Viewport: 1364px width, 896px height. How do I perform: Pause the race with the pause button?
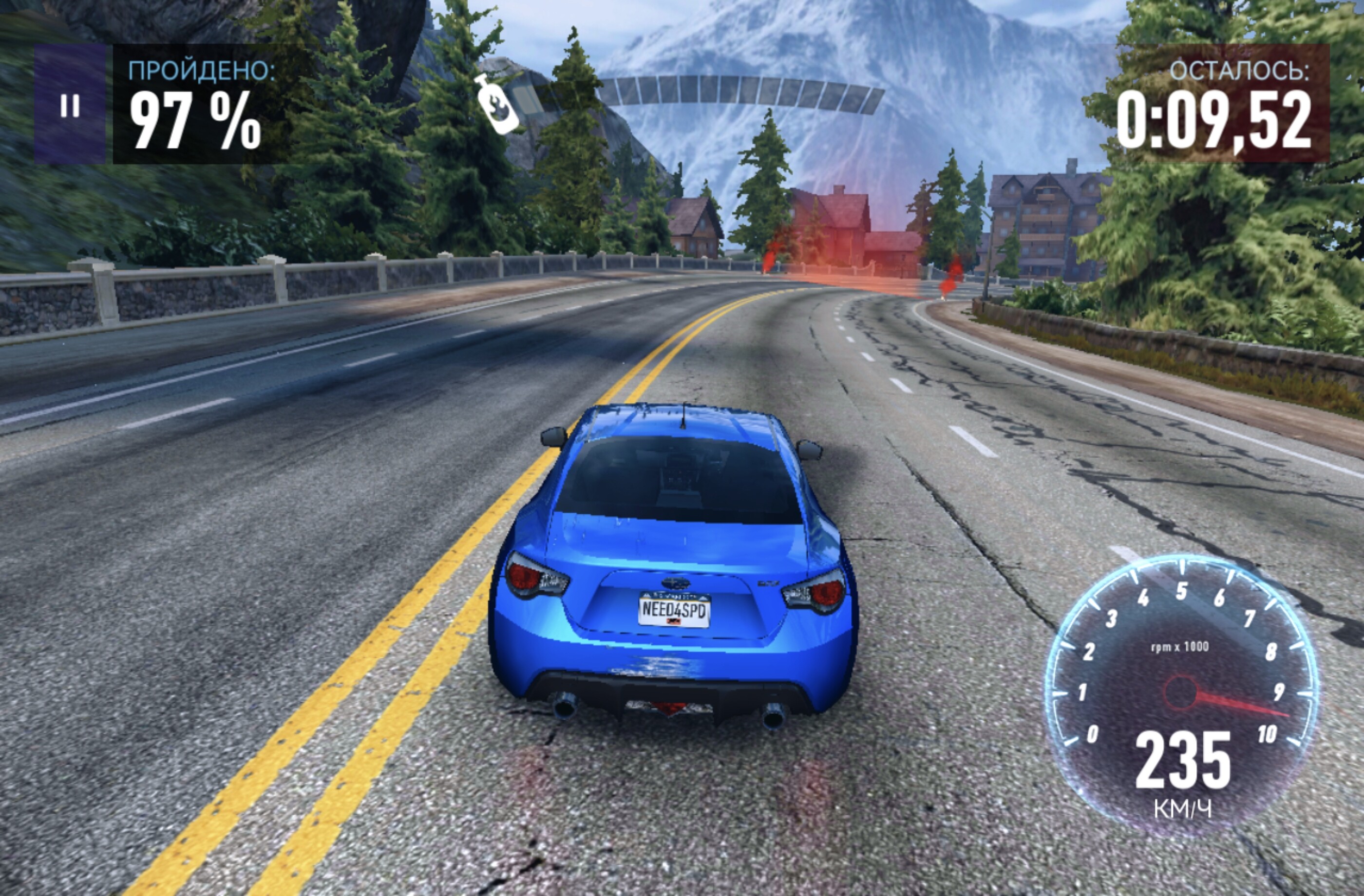(x=70, y=105)
